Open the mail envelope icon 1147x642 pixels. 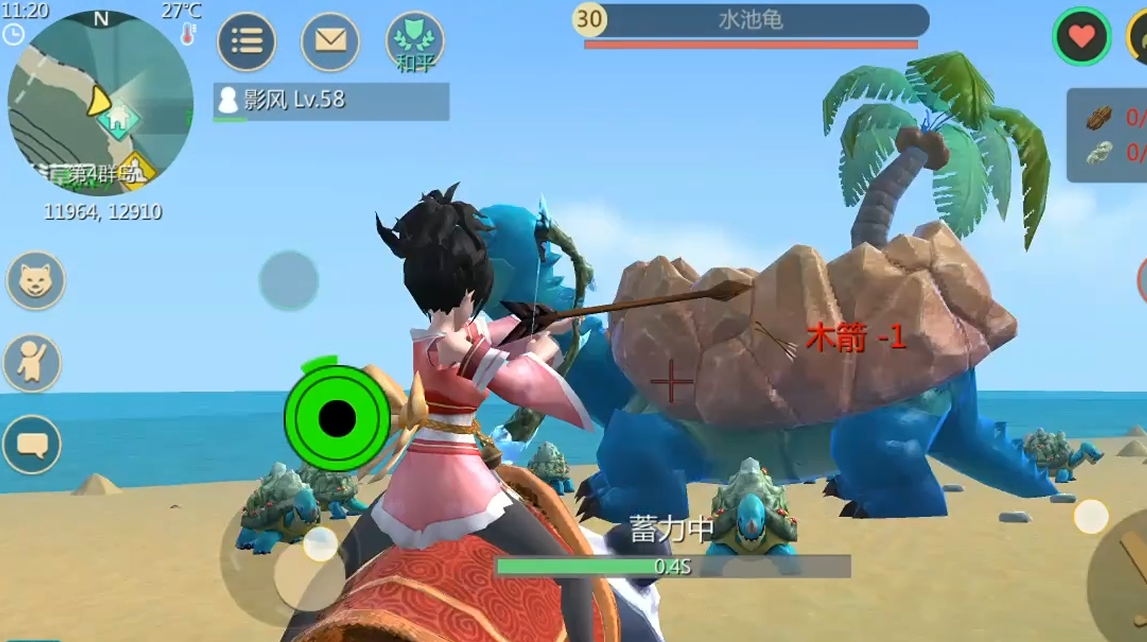pos(331,41)
